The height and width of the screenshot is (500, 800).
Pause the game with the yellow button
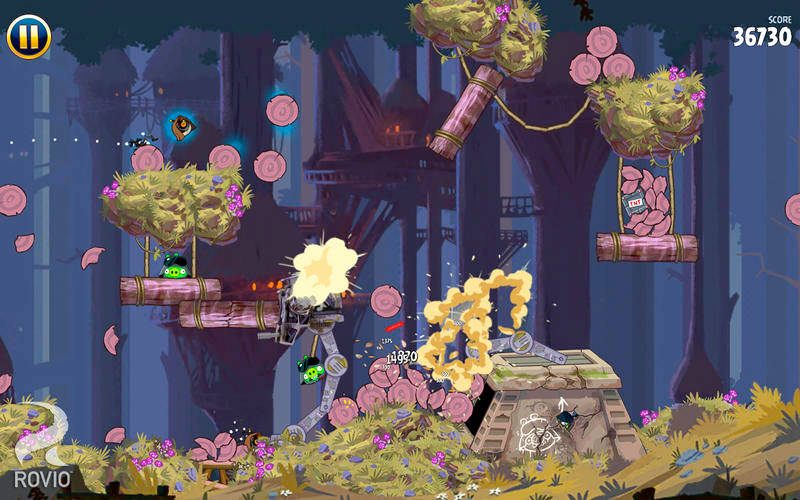click(29, 36)
